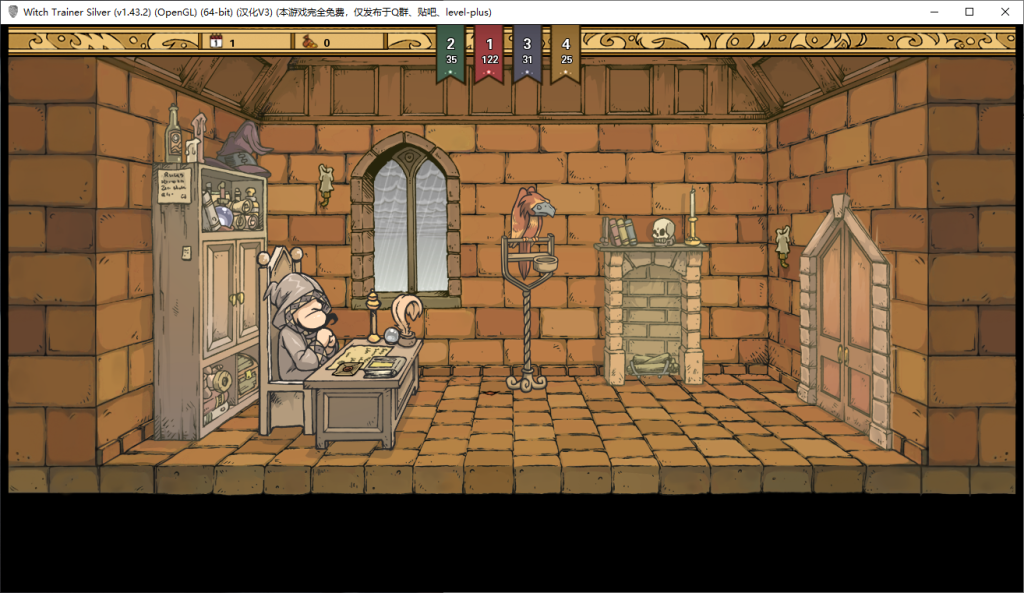
Task: Minimize the game window
Action: pyautogui.click(x=933, y=12)
